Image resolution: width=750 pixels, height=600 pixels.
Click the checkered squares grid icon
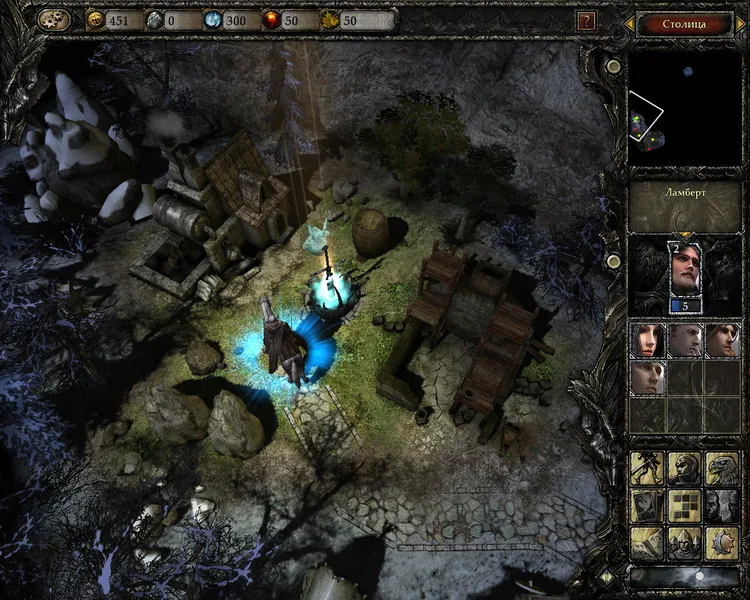(684, 504)
